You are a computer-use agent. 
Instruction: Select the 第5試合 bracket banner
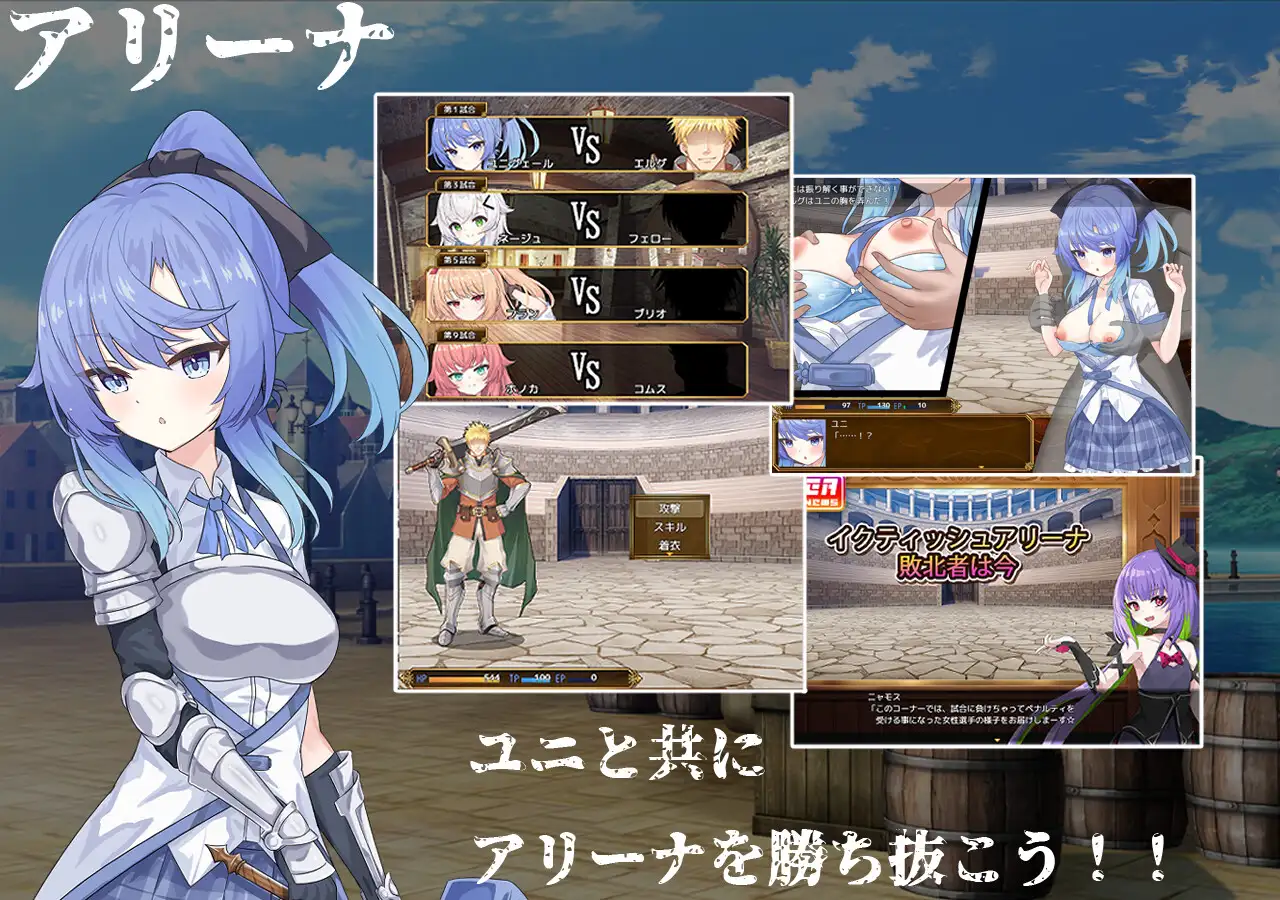[x=462, y=258]
